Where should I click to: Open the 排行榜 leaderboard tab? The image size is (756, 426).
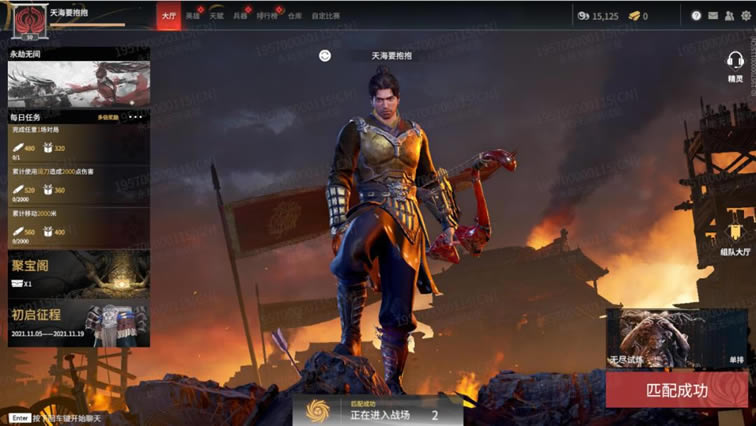267,16
